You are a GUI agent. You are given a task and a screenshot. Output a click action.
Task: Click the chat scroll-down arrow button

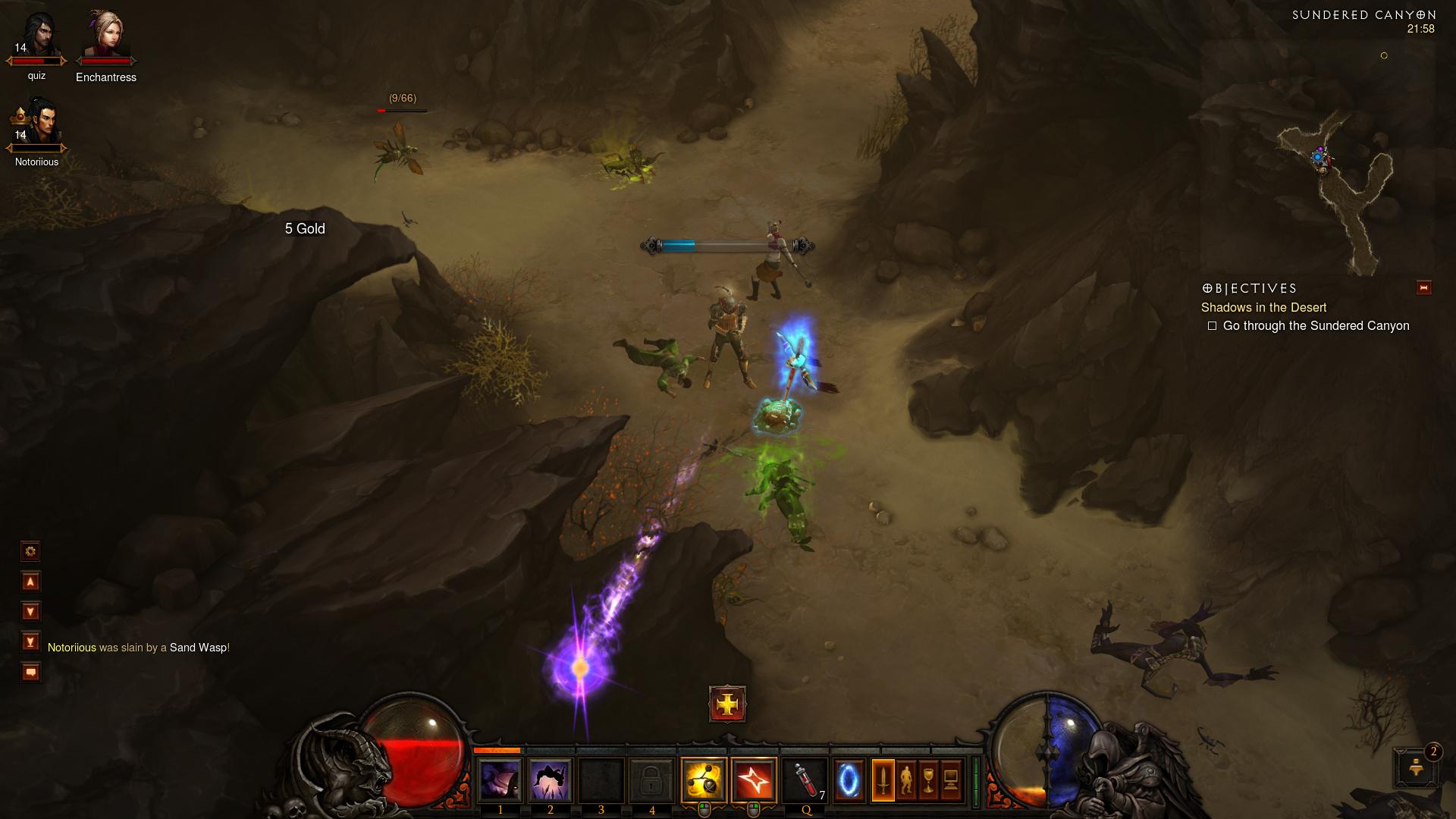[x=30, y=612]
